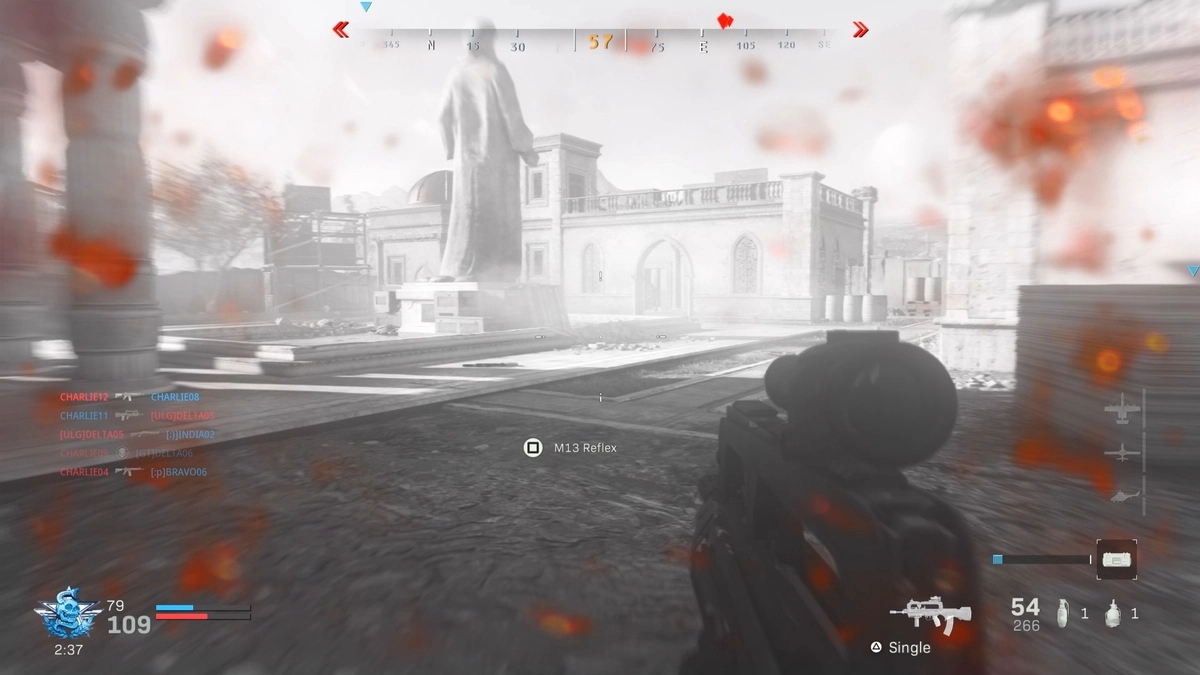Click the blue skull team emblem
The image size is (1200, 675).
click(66, 613)
